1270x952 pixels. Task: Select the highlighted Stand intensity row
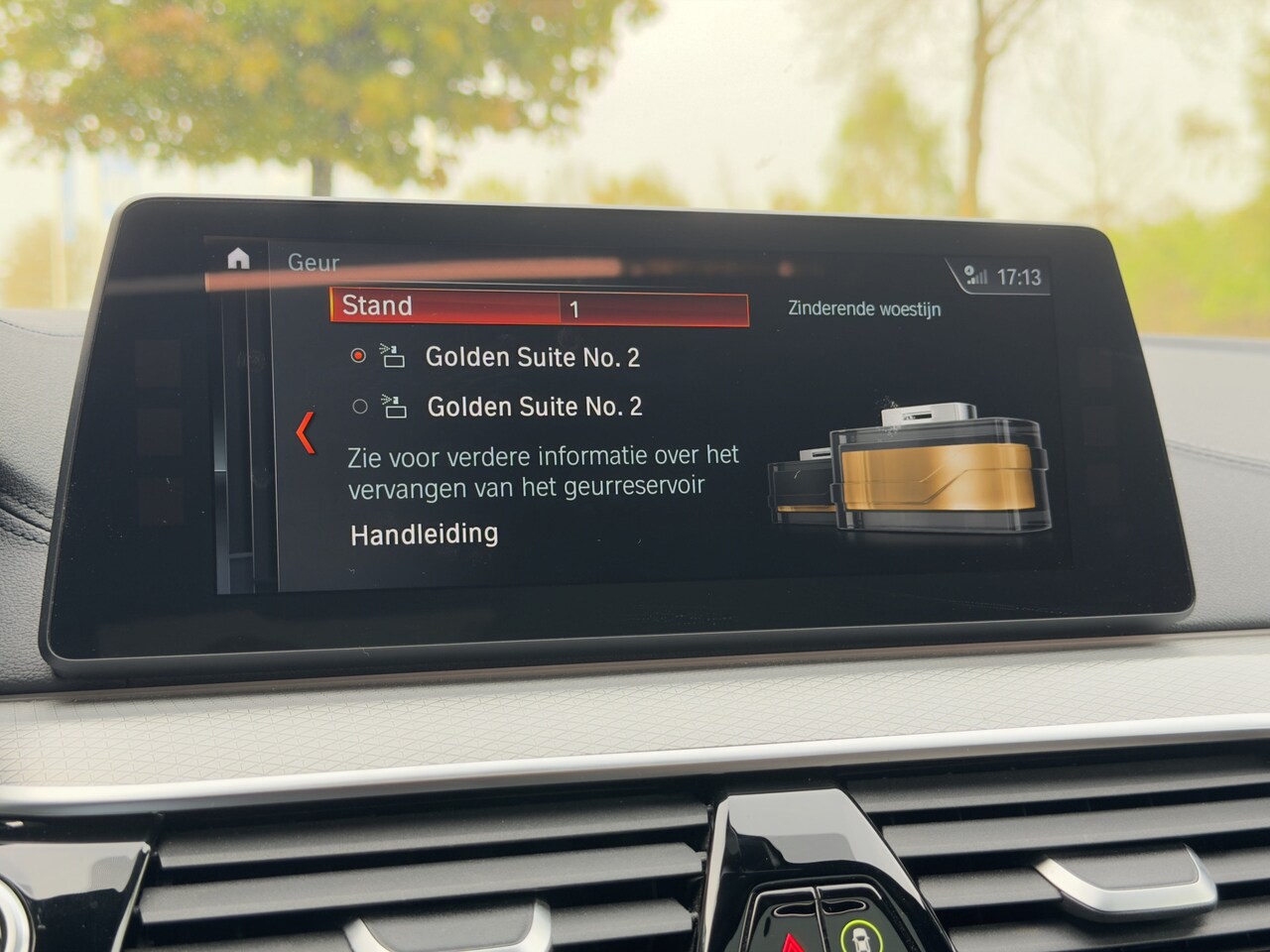pyautogui.click(x=539, y=308)
